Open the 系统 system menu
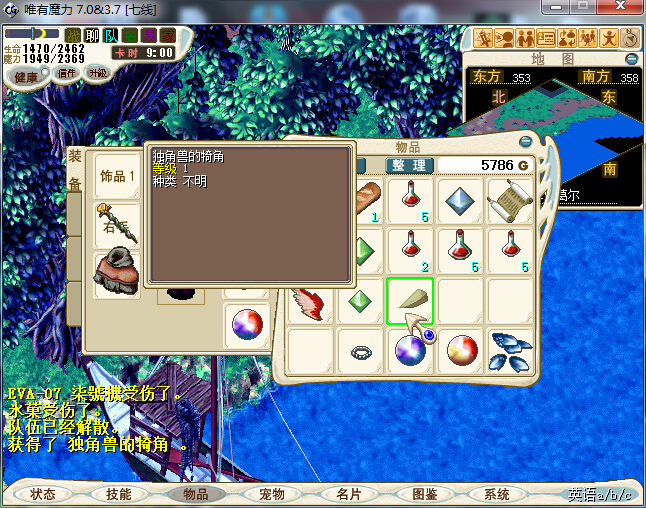The width and height of the screenshot is (646, 508). pyautogui.click(x=497, y=494)
